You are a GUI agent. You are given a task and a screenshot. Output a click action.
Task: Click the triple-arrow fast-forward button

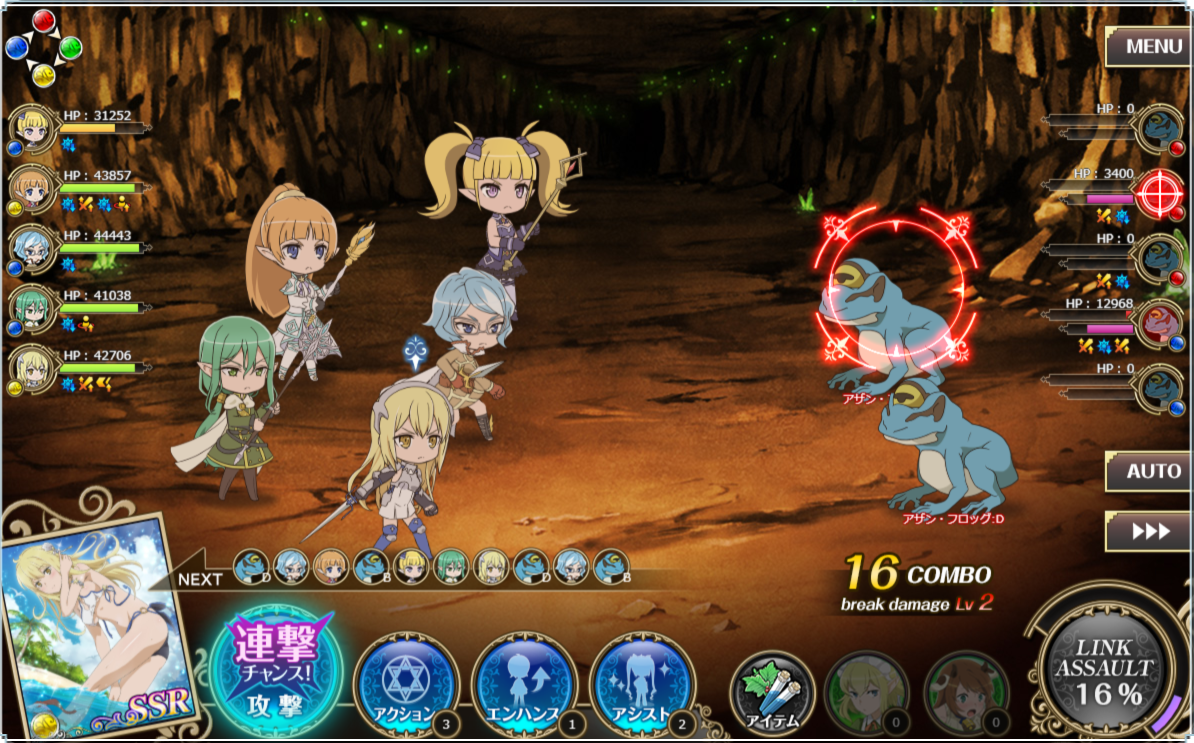[x=1147, y=531]
